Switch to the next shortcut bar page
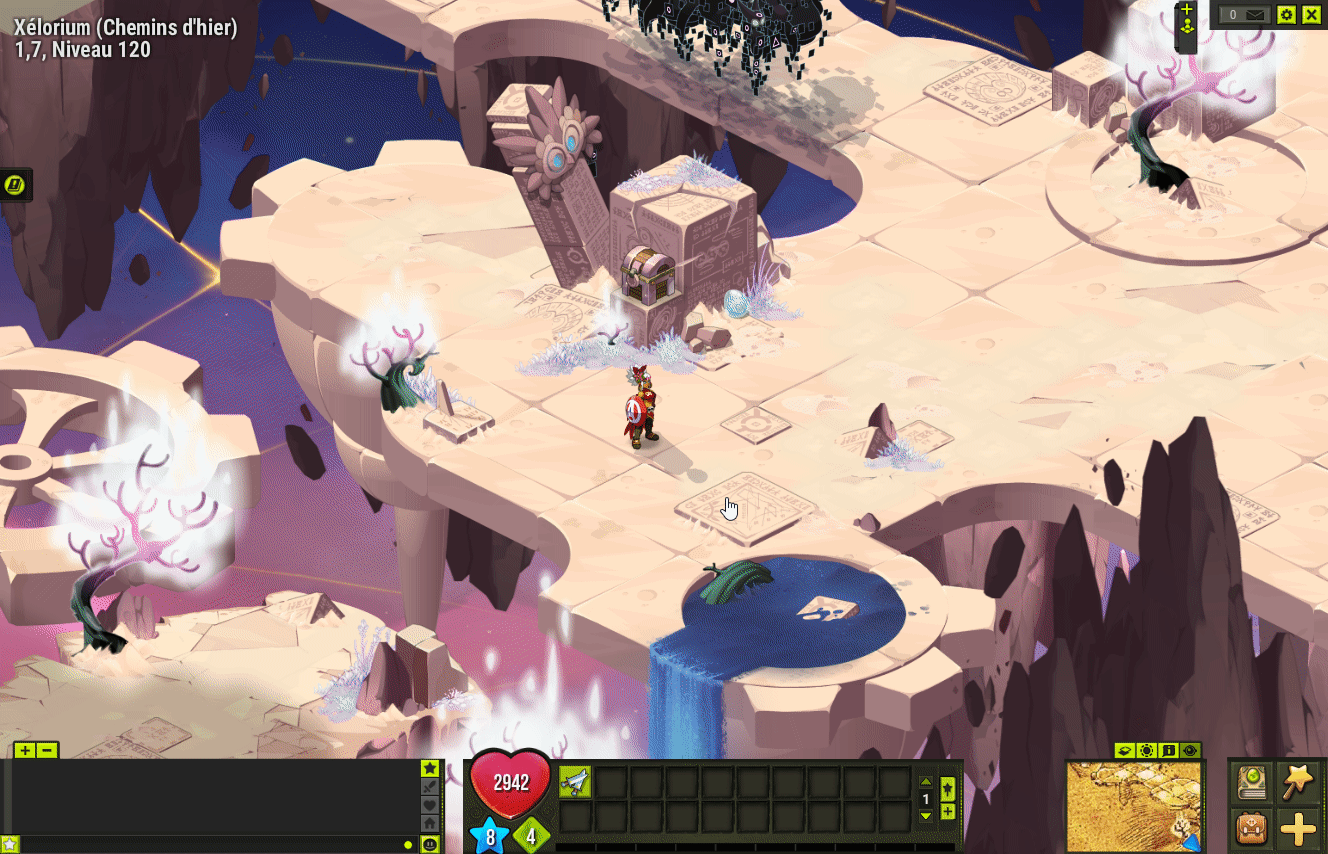Image resolution: width=1328 pixels, height=854 pixels. click(926, 816)
